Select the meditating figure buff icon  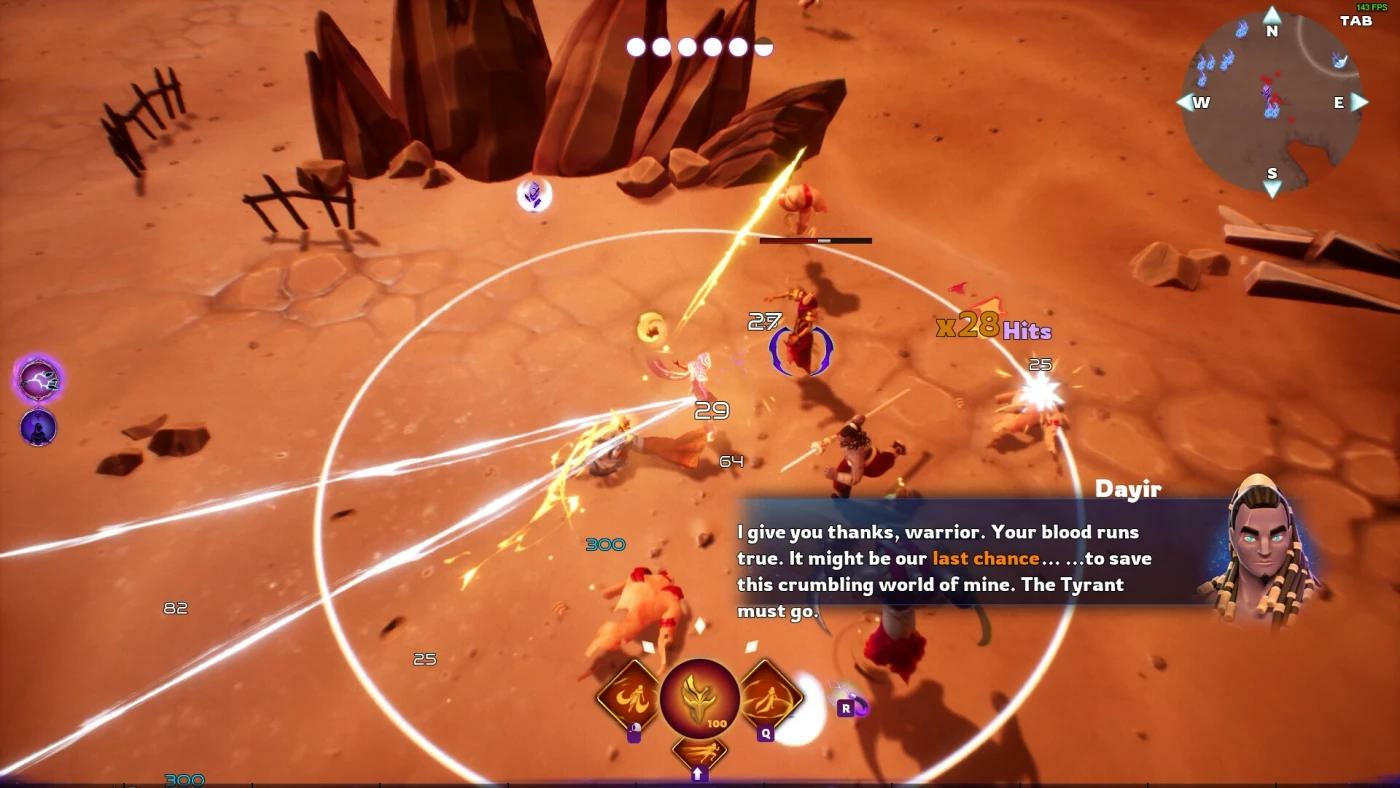pos(38,427)
